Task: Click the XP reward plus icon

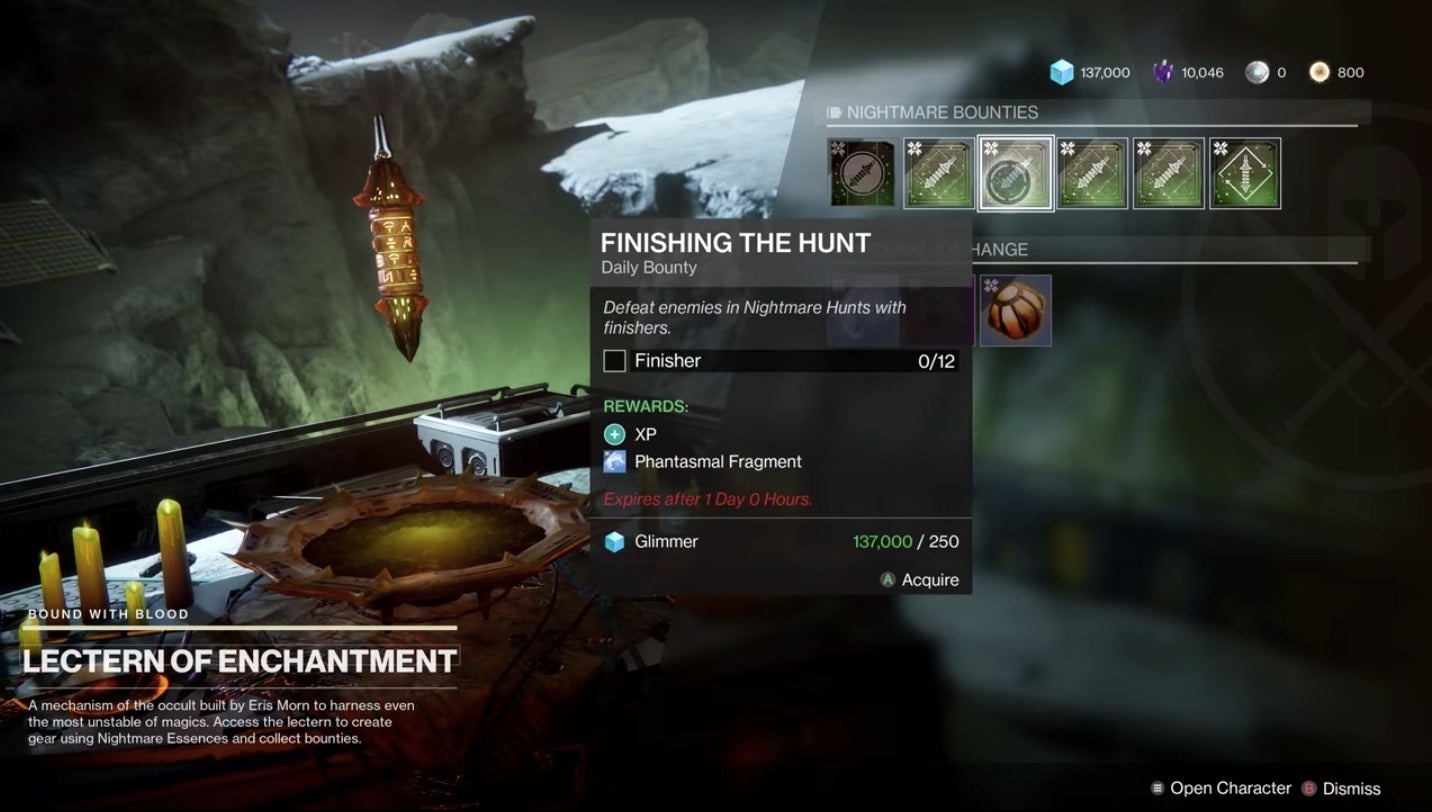Action: coord(616,434)
